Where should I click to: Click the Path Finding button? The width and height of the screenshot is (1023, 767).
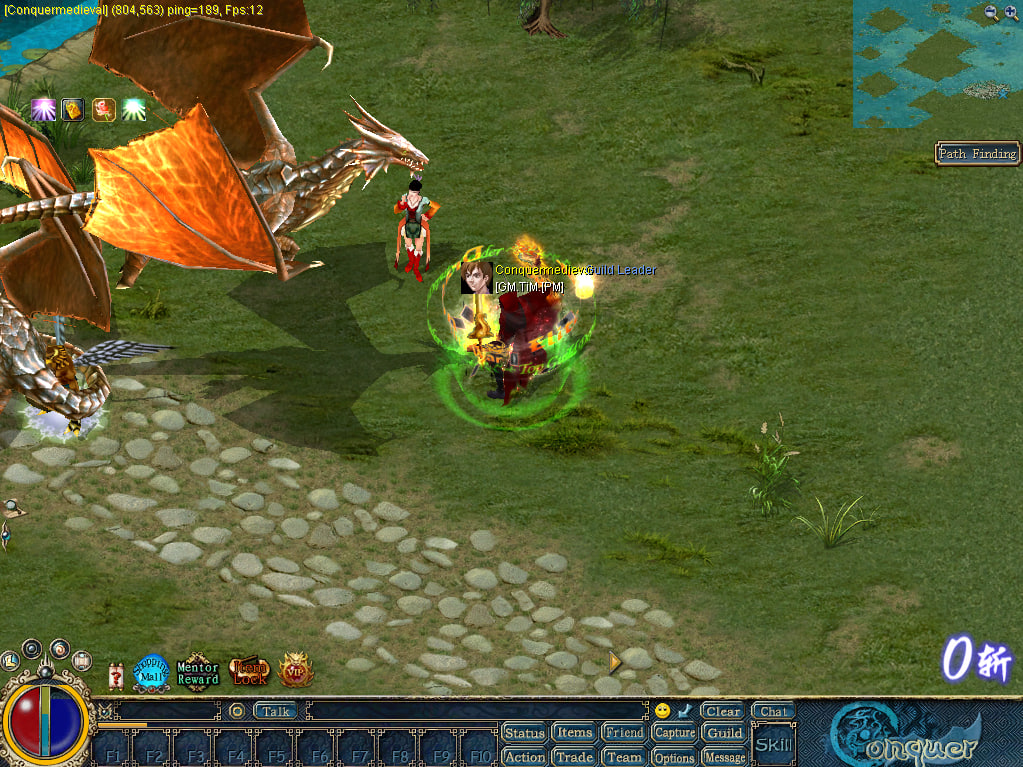pyautogui.click(x=977, y=153)
